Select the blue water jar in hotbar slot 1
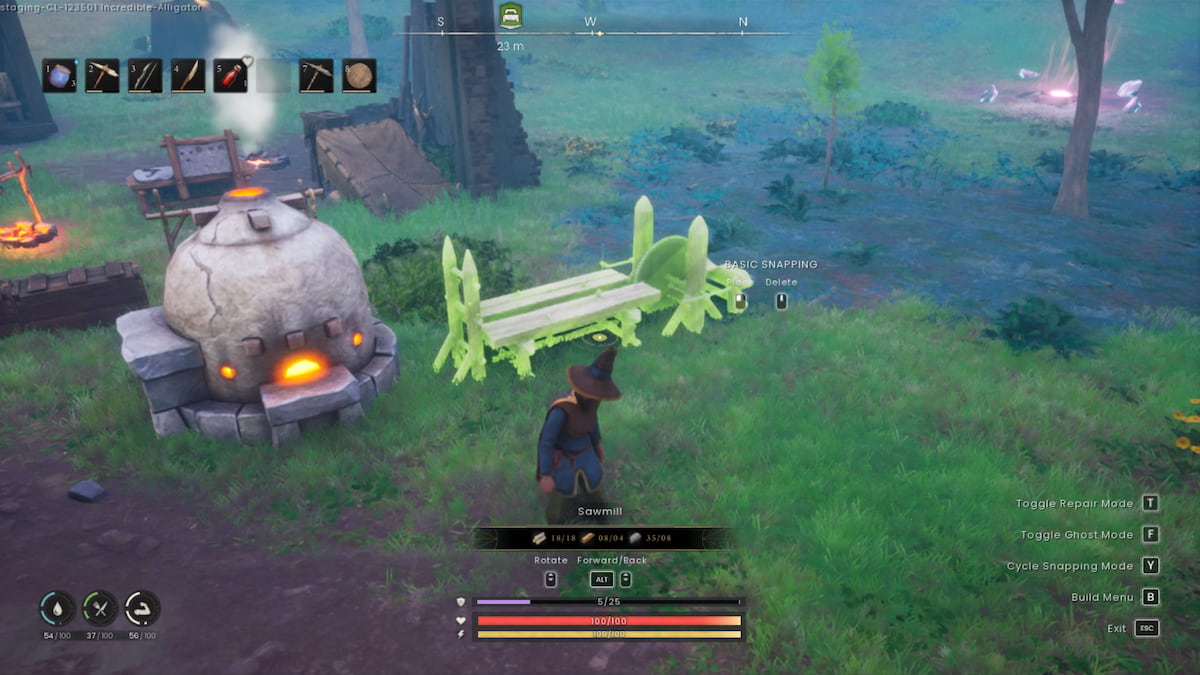 60,76
